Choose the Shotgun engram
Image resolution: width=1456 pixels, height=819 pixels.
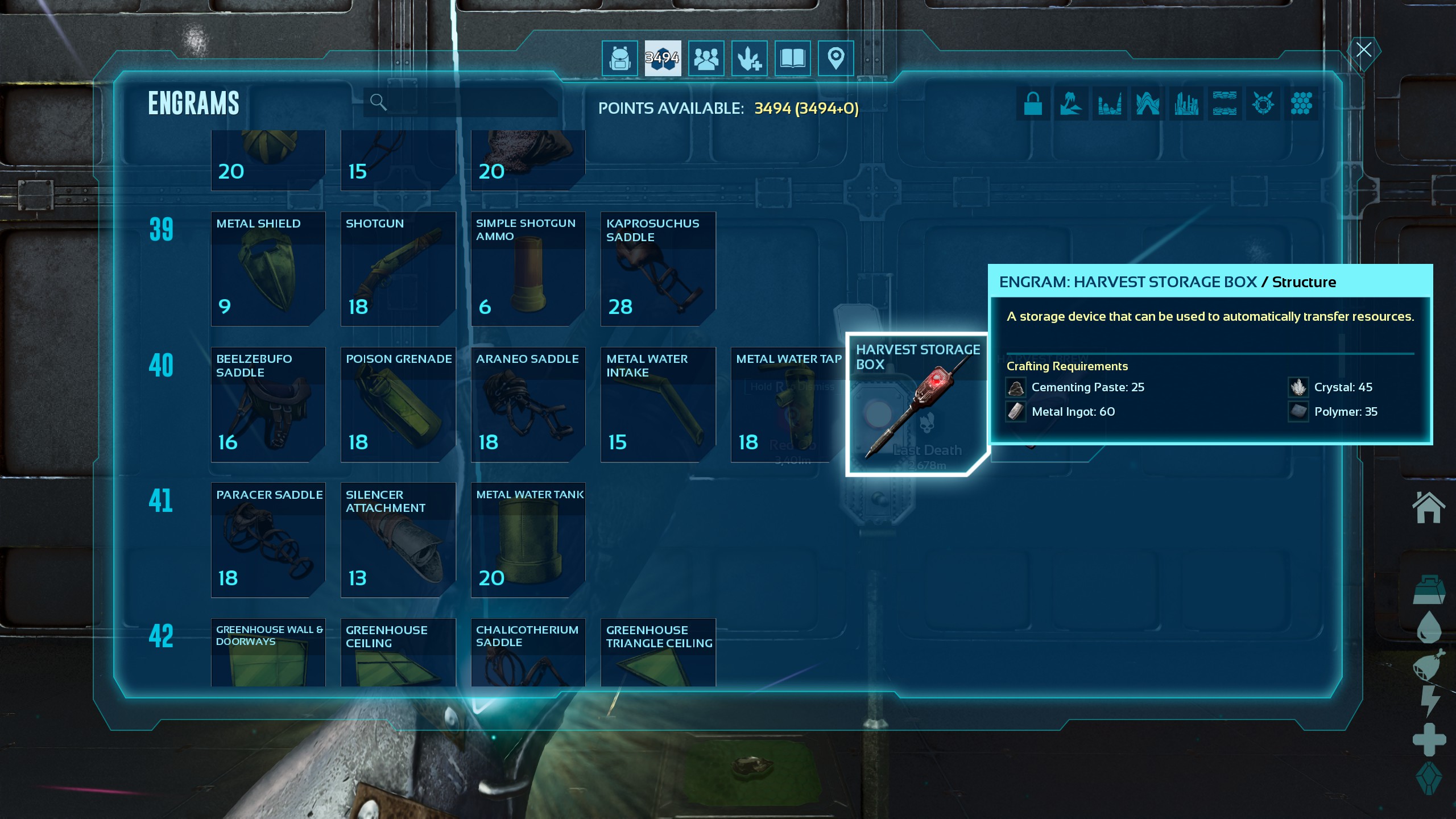[398, 268]
